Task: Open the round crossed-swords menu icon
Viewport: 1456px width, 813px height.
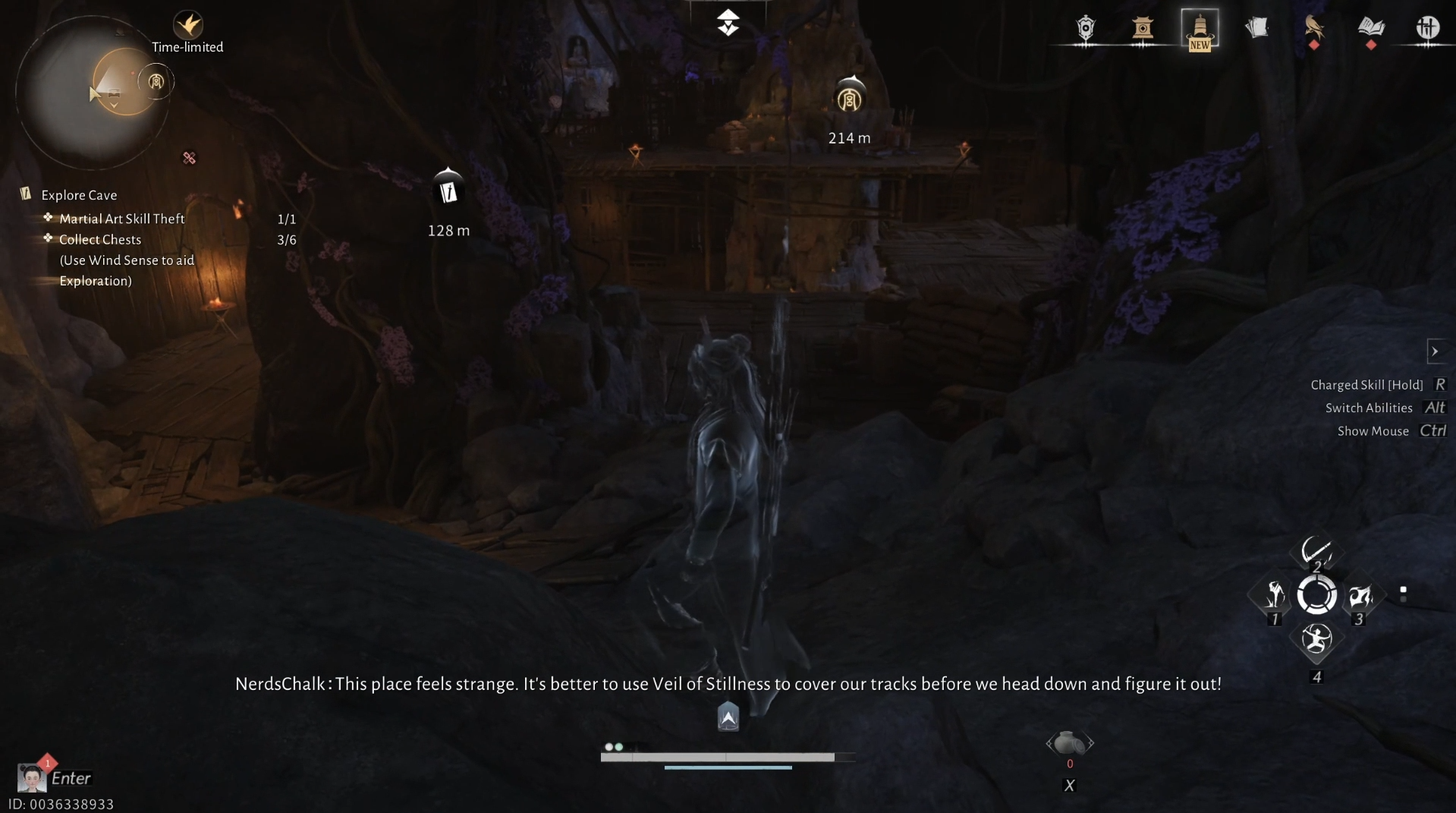Action: (1427, 29)
